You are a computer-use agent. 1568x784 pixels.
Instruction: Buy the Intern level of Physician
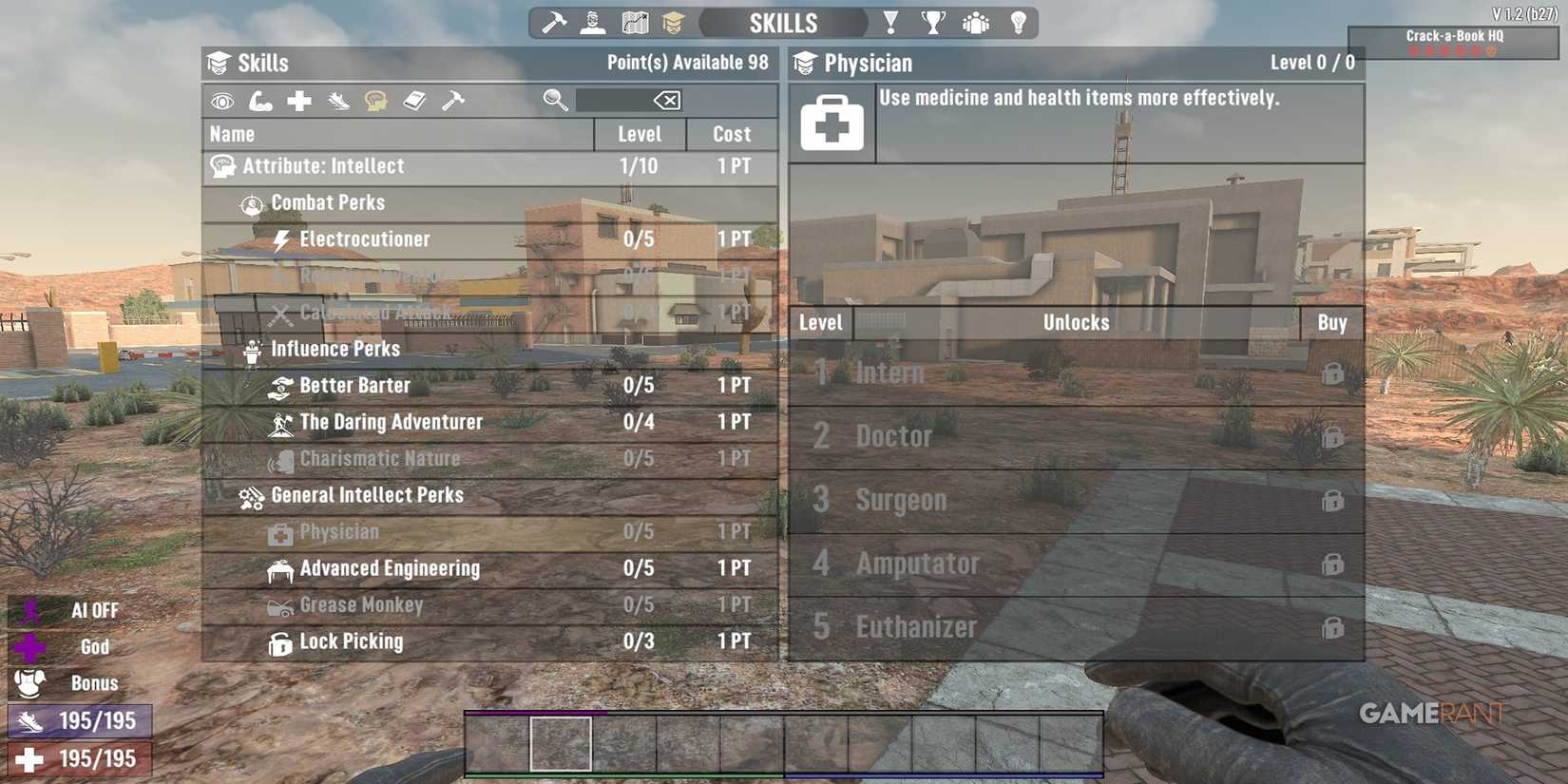coord(1333,372)
